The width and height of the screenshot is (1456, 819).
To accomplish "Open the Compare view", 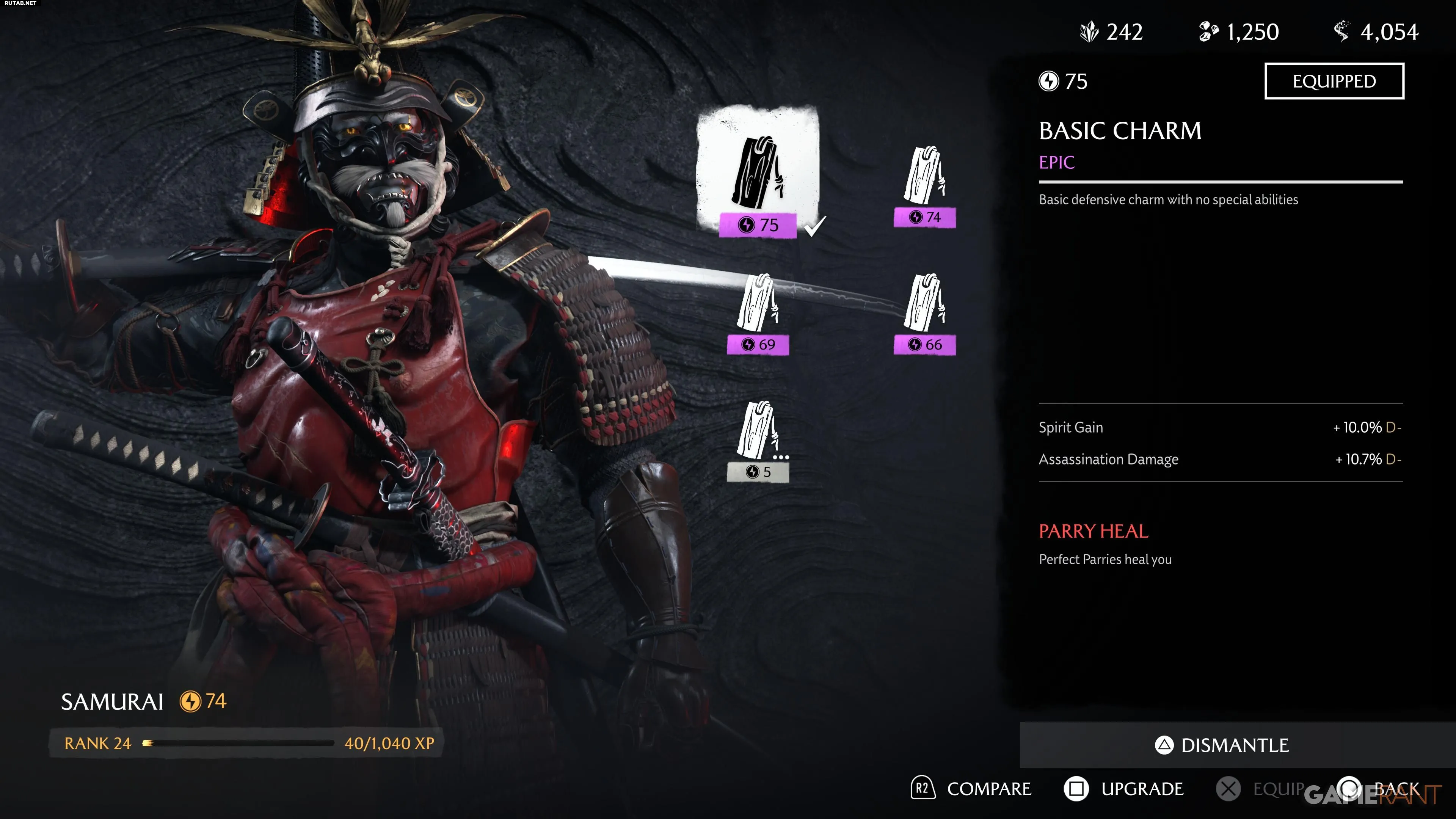I will point(971,789).
